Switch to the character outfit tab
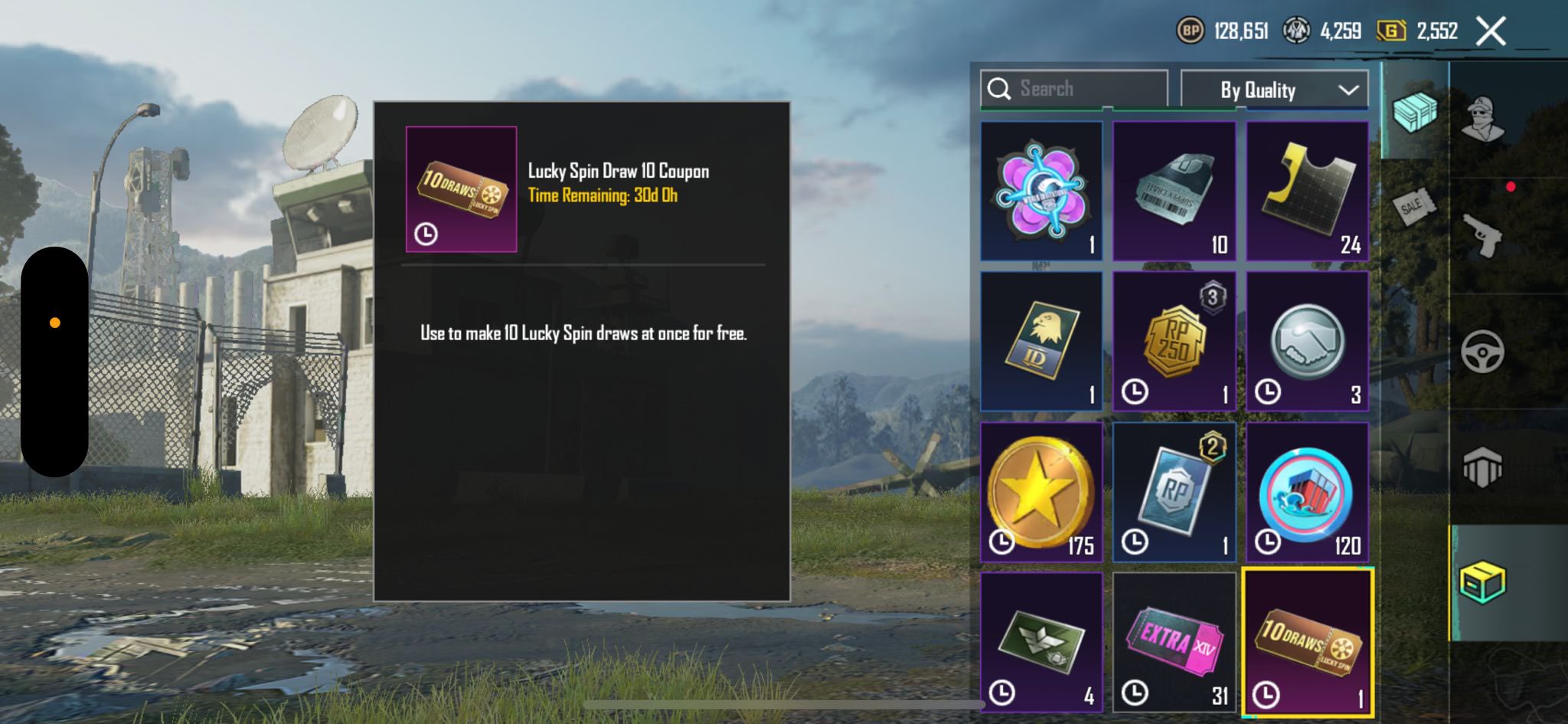Viewport: 1568px width, 724px height. point(1483,119)
